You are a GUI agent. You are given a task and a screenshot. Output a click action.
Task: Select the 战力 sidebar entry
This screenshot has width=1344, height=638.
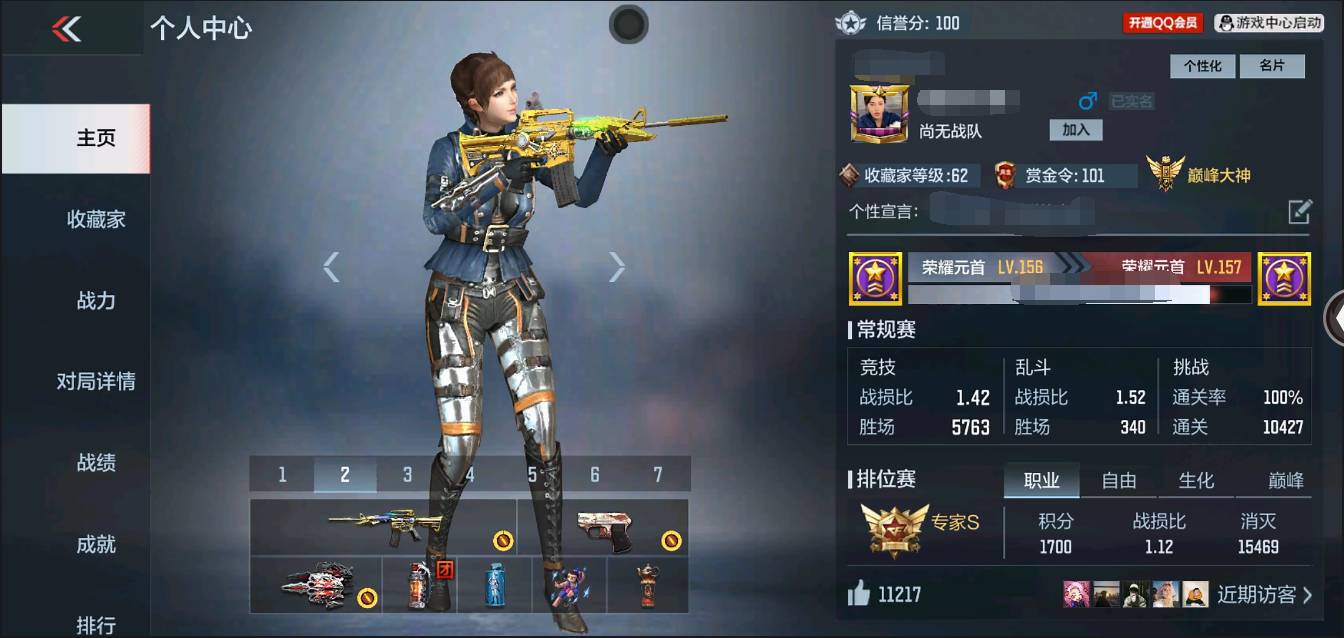coord(96,300)
